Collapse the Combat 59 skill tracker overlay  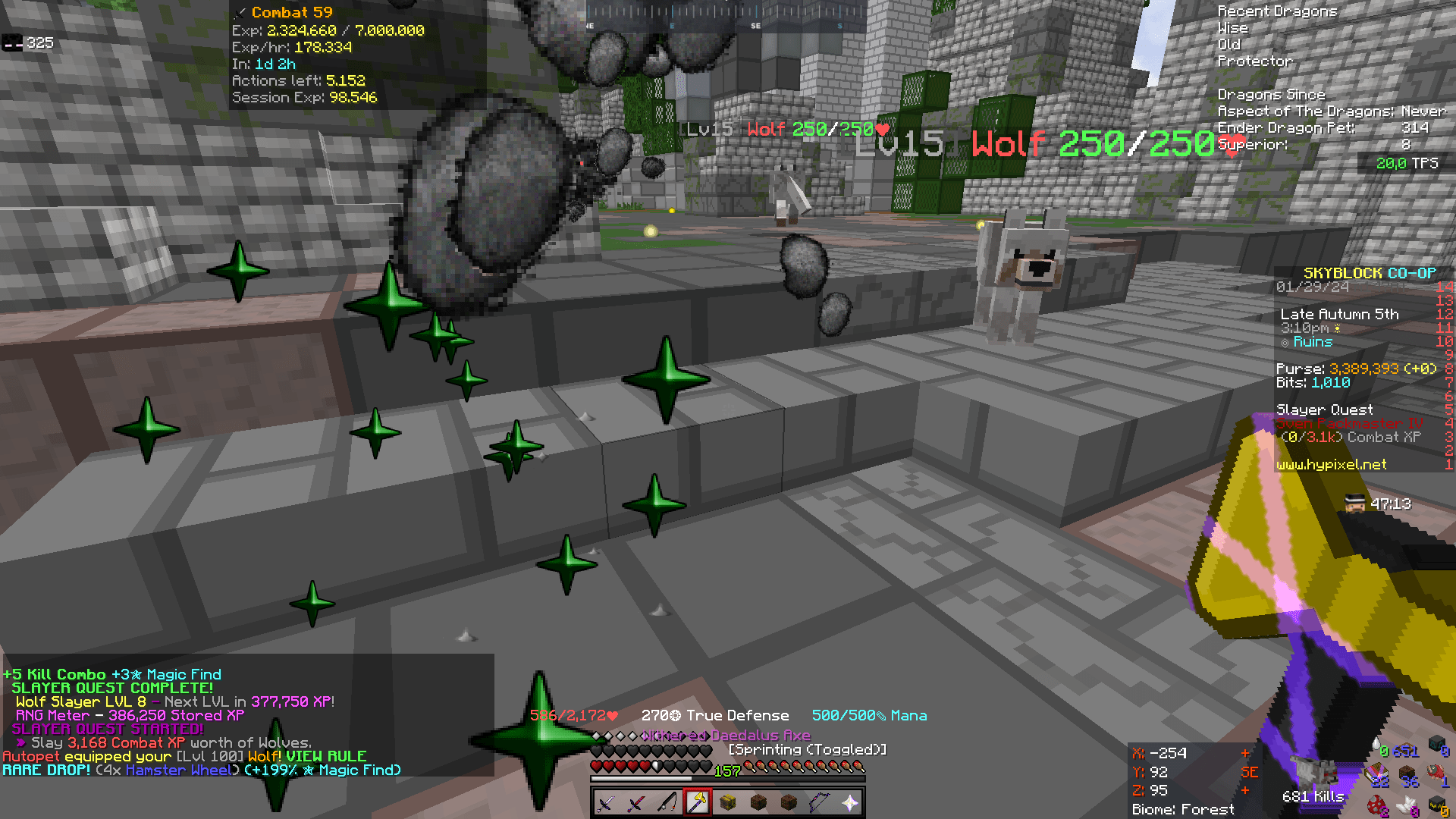pos(292,12)
